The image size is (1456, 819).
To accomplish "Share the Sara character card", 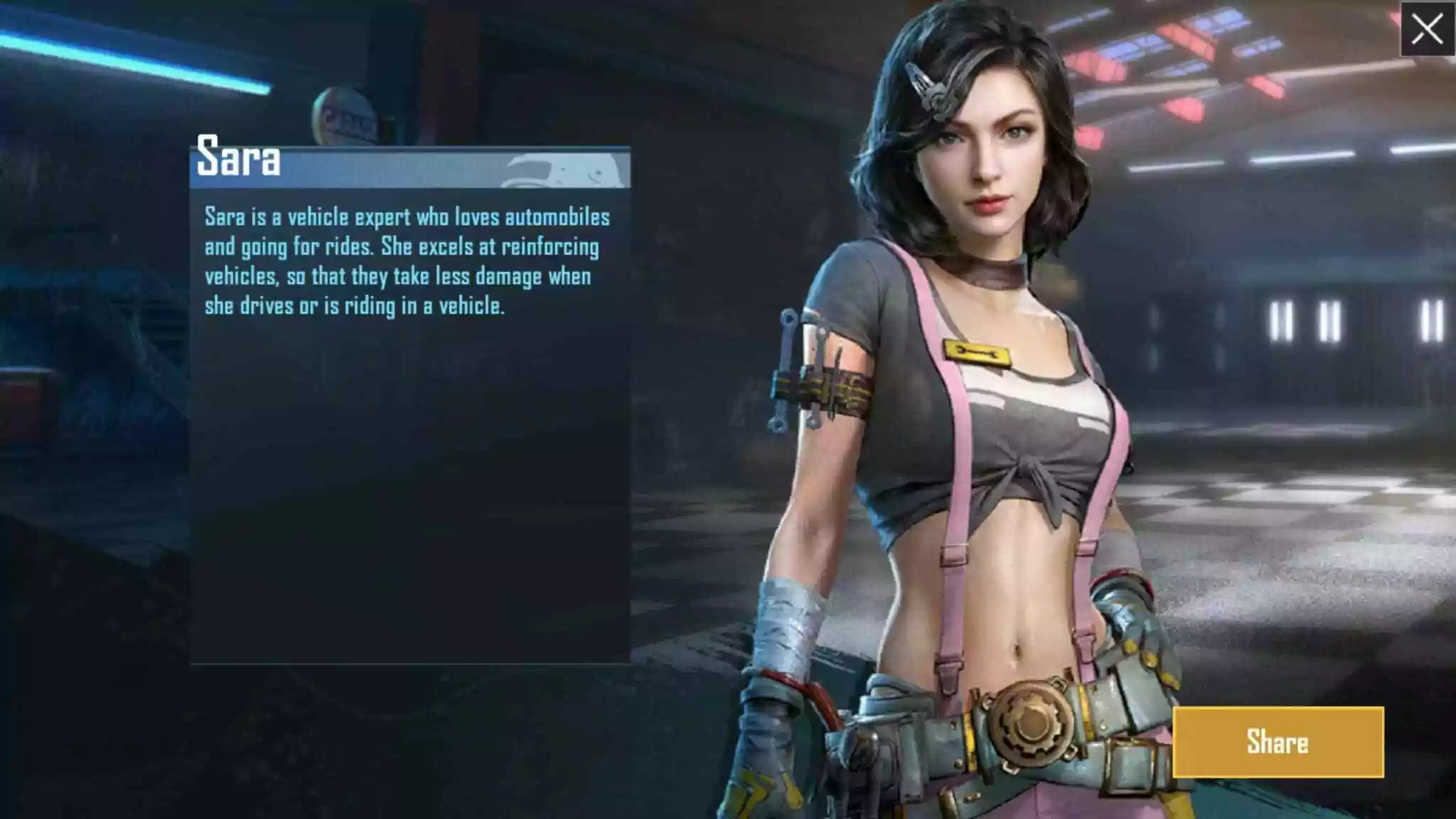I will (1278, 742).
